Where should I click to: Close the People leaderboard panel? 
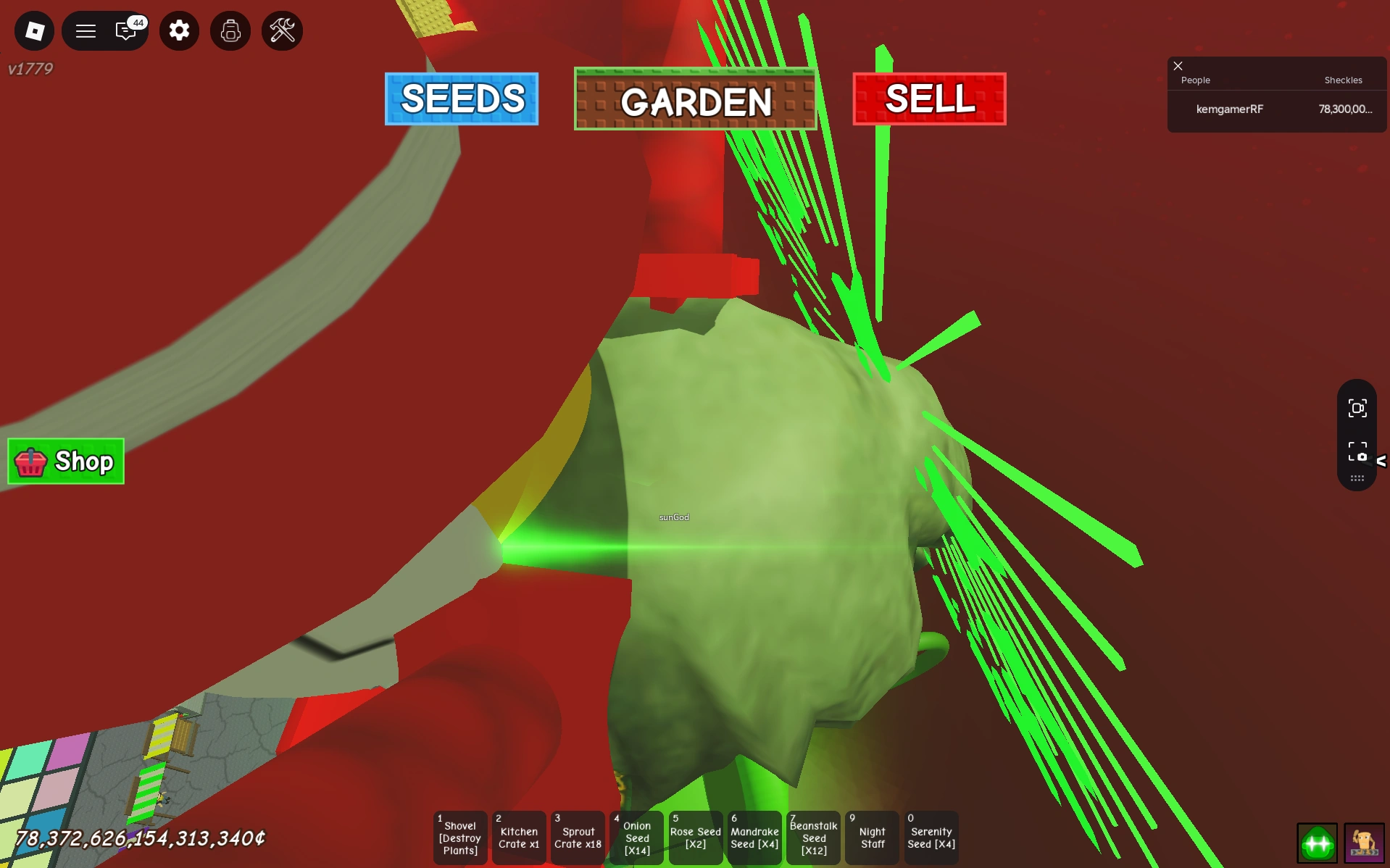tap(1177, 66)
